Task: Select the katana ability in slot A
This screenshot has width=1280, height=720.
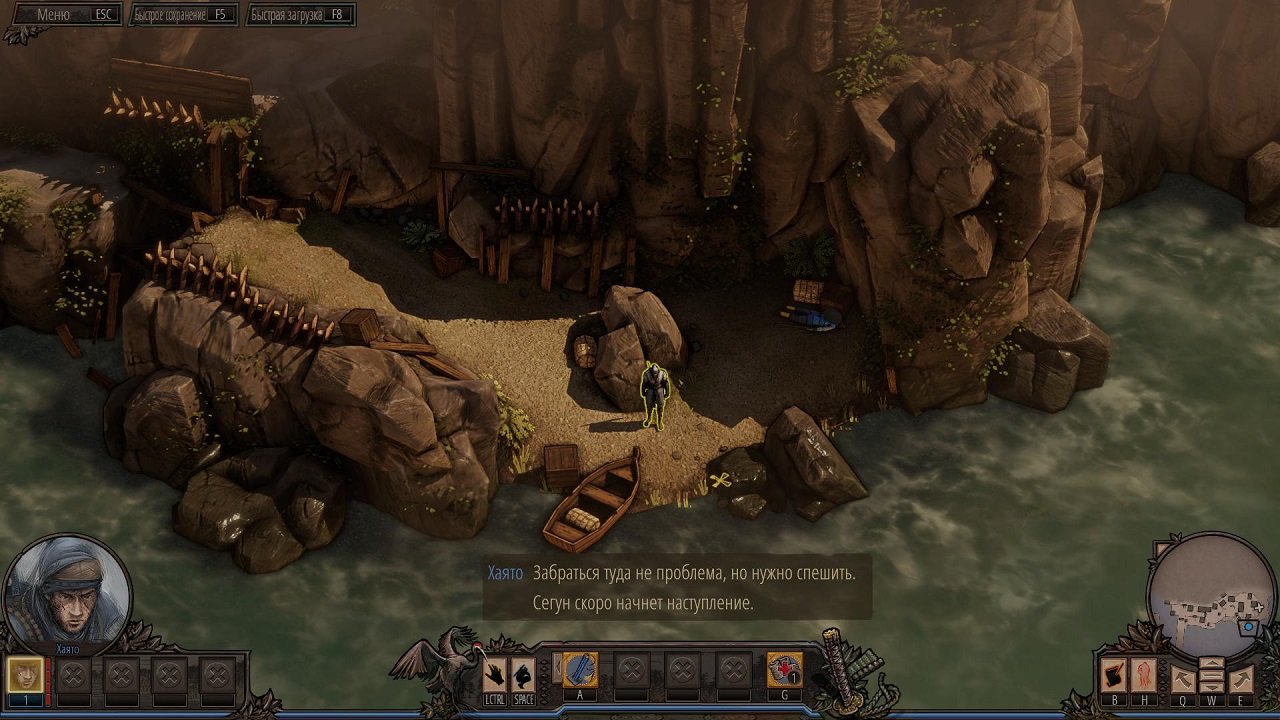Action: [580, 669]
